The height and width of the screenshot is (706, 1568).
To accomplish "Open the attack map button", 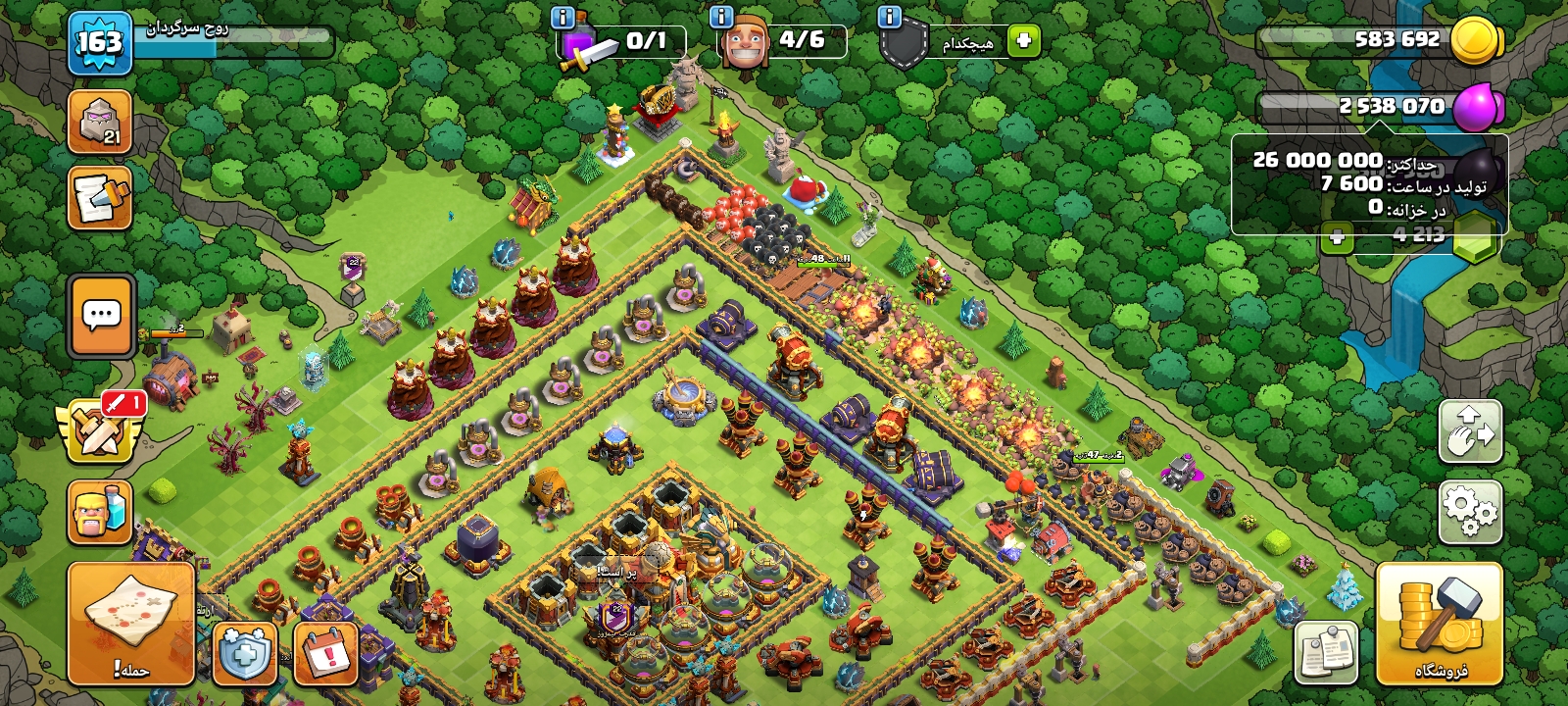I will pos(130,623).
